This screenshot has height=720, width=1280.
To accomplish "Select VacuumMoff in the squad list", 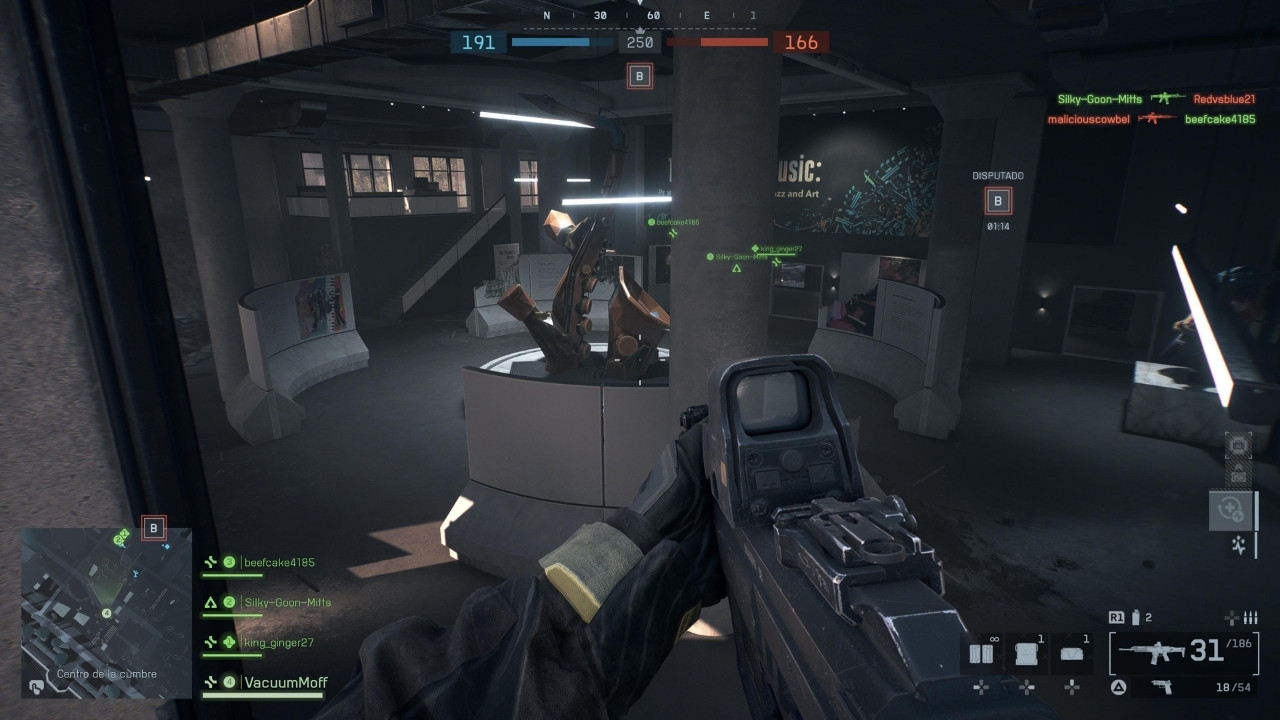I will [286, 683].
